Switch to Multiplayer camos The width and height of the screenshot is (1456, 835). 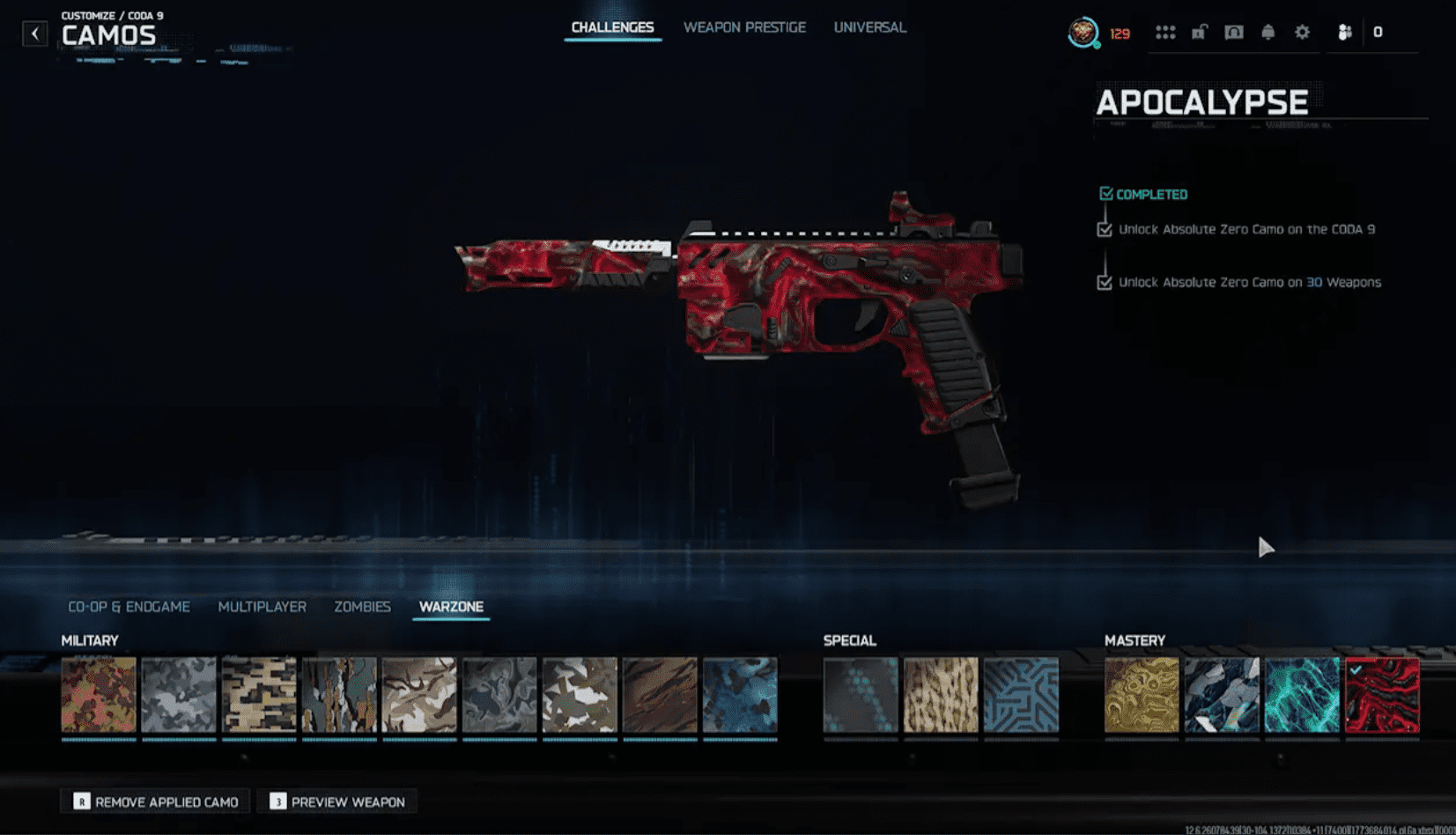(262, 607)
